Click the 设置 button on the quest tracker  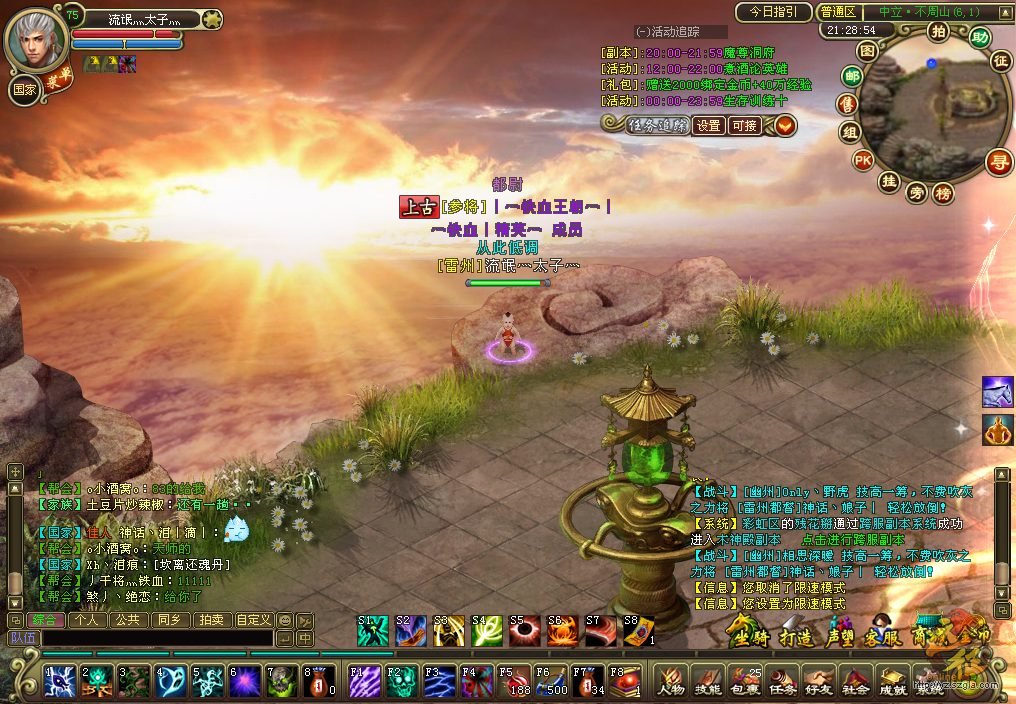[708, 126]
